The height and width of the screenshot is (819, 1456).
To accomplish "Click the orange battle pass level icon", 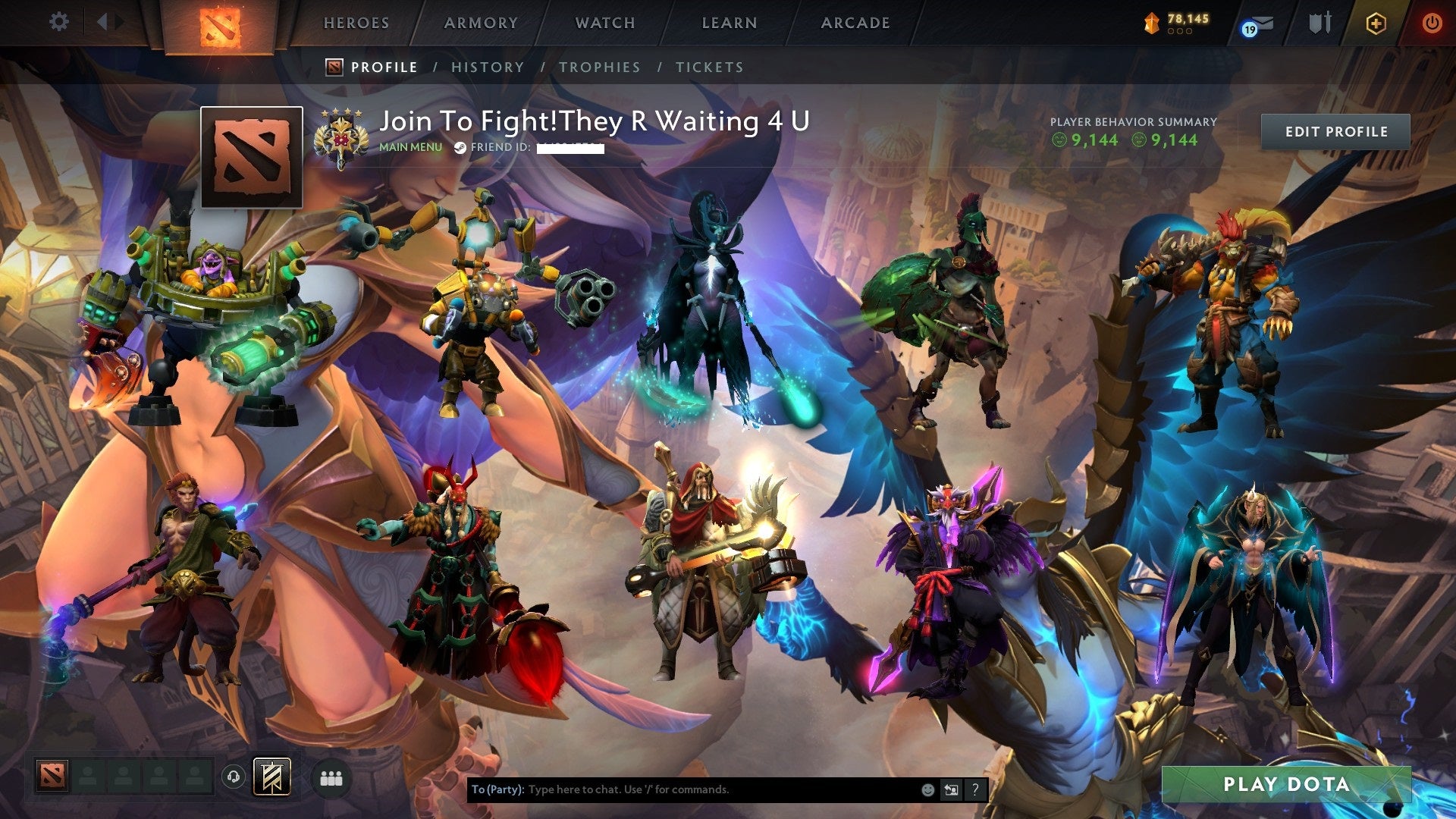I will click(x=1150, y=23).
